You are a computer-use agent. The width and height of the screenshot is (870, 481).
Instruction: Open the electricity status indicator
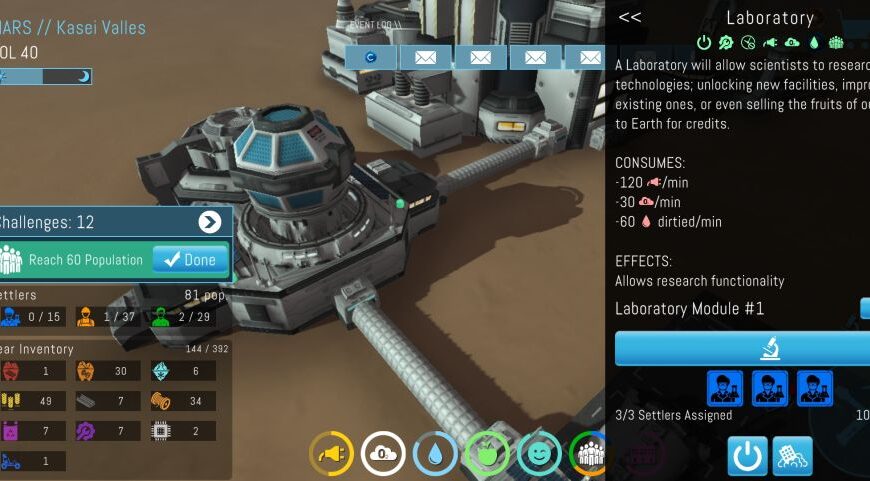(x=331, y=453)
